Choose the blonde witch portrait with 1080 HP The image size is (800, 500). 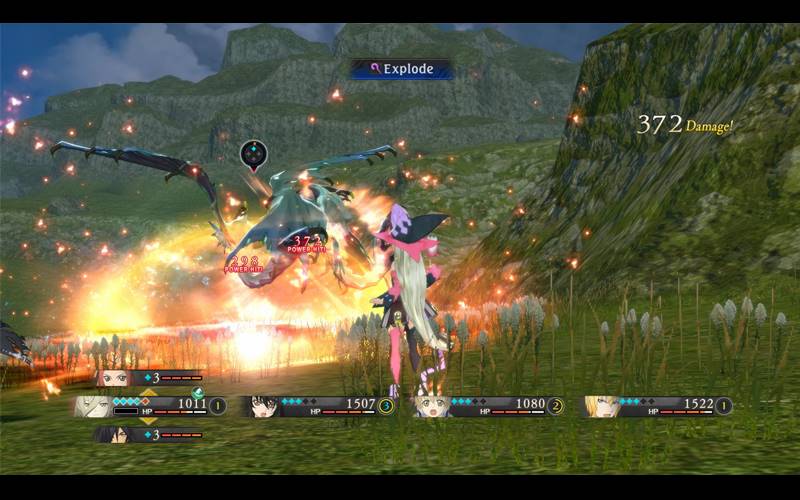tap(431, 406)
